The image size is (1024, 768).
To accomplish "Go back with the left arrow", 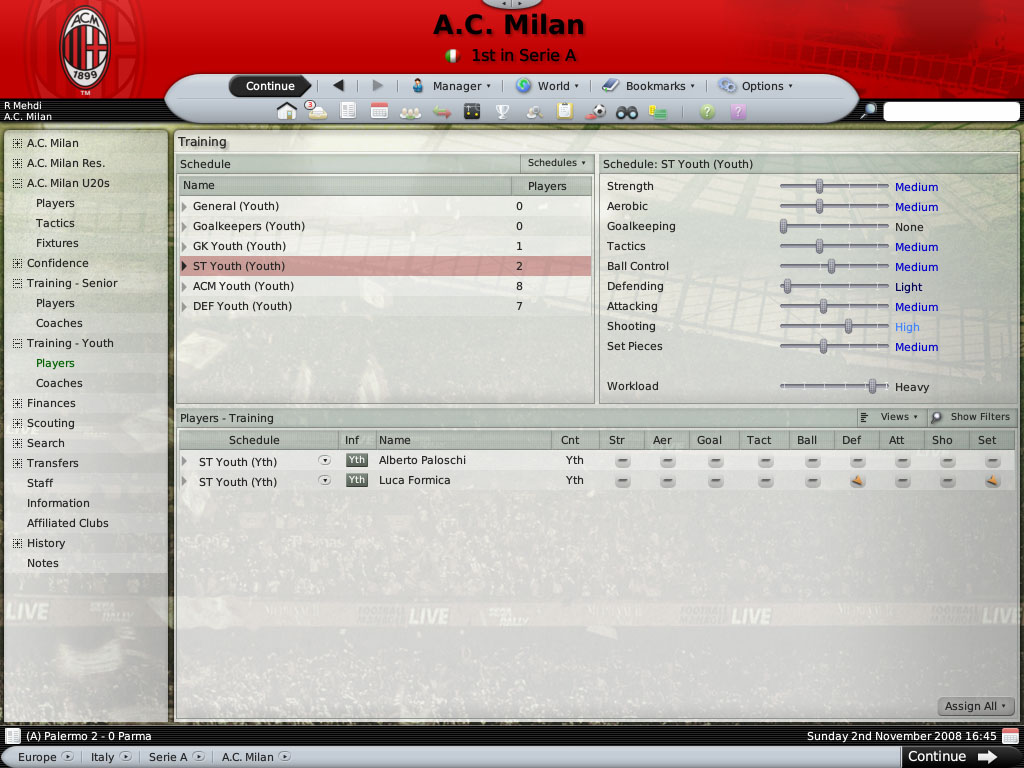I will pyautogui.click(x=338, y=86).
